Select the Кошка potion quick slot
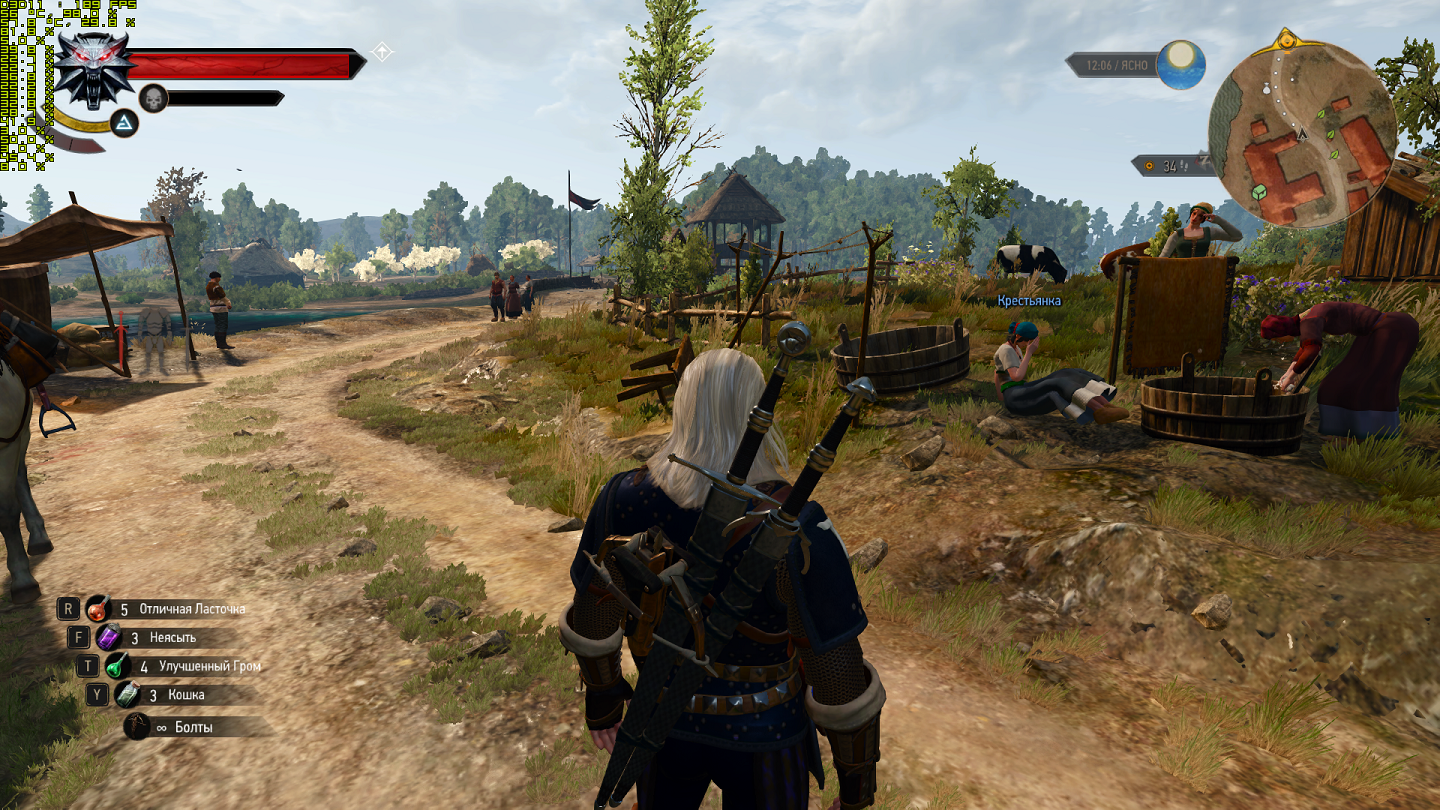Image resolution: width=1440 pixels, height=810 pixels. 127,694
